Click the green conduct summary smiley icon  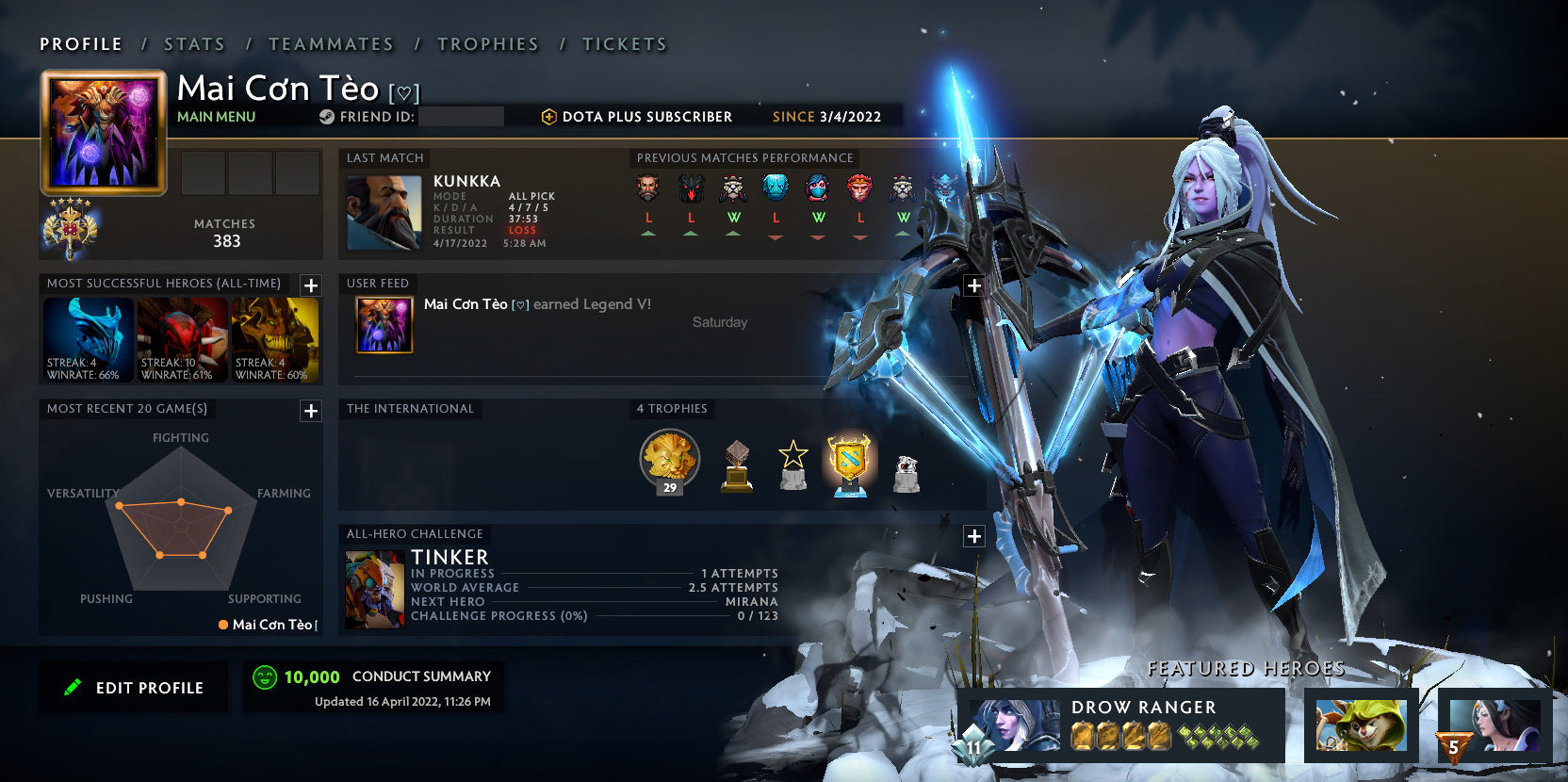[x=265, y=676]
